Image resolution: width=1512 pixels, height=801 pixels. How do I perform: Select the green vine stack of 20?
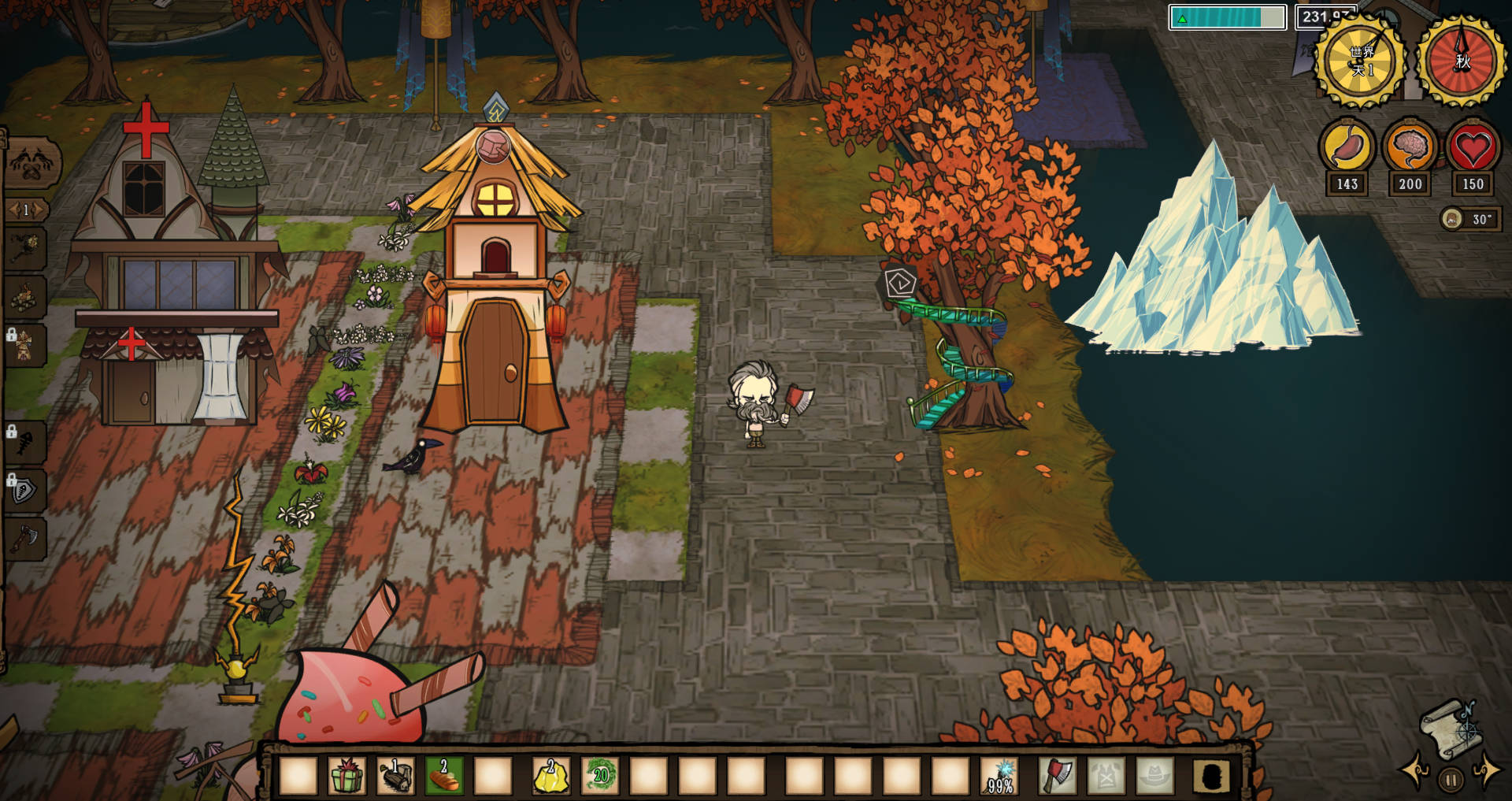click(600, 775)
